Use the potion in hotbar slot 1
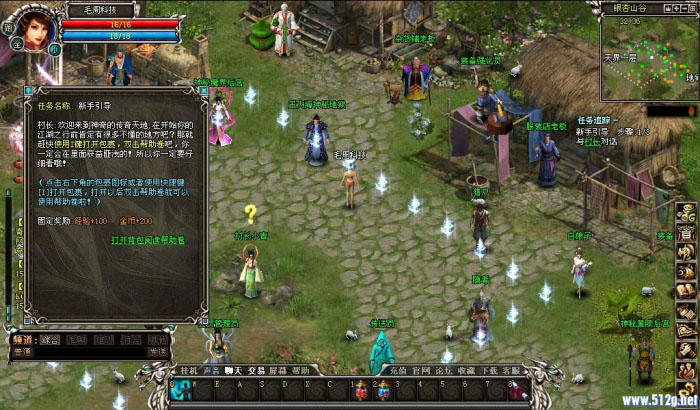 coord(363,389)
